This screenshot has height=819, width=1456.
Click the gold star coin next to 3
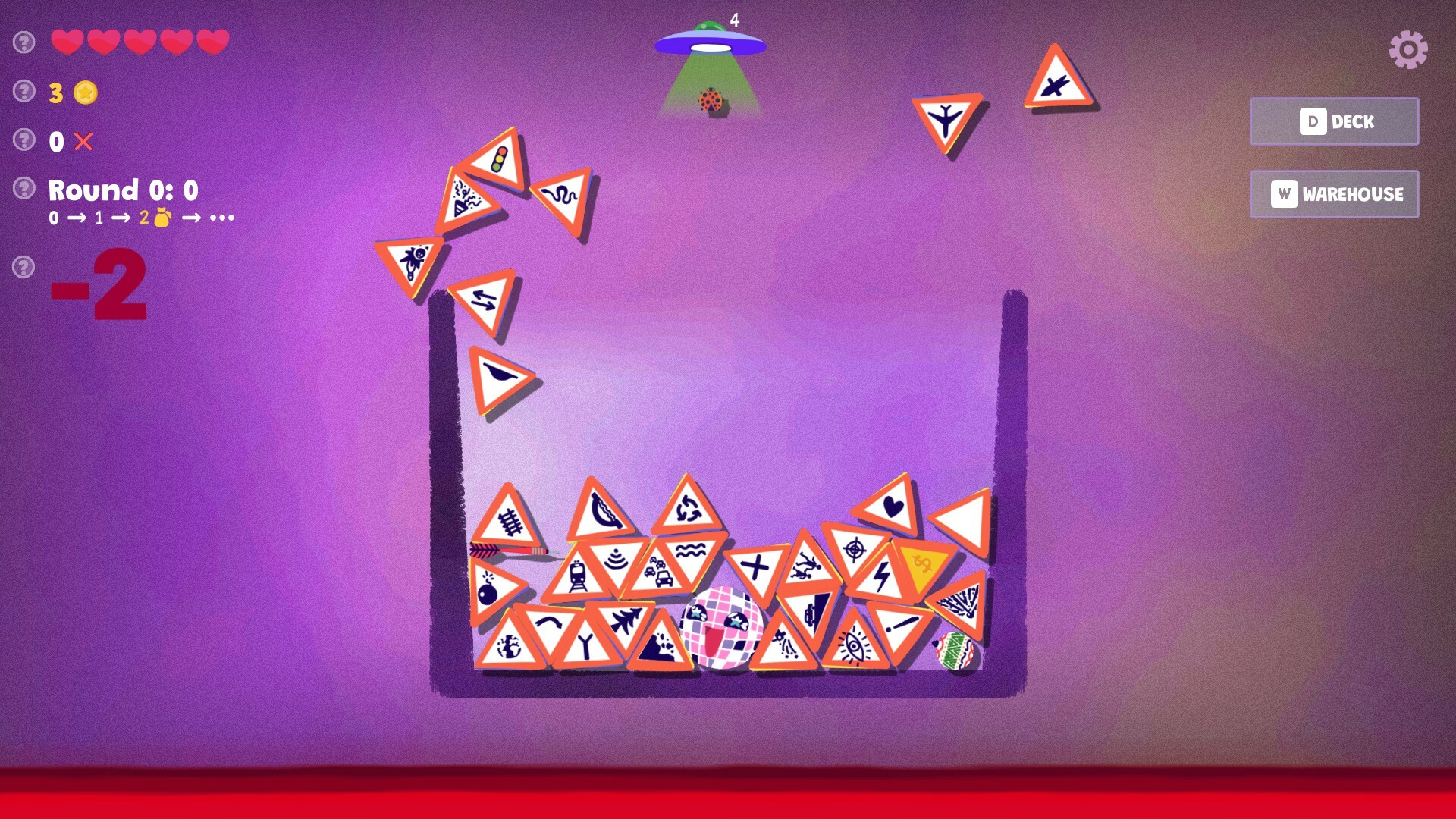(x=85, y=91)
